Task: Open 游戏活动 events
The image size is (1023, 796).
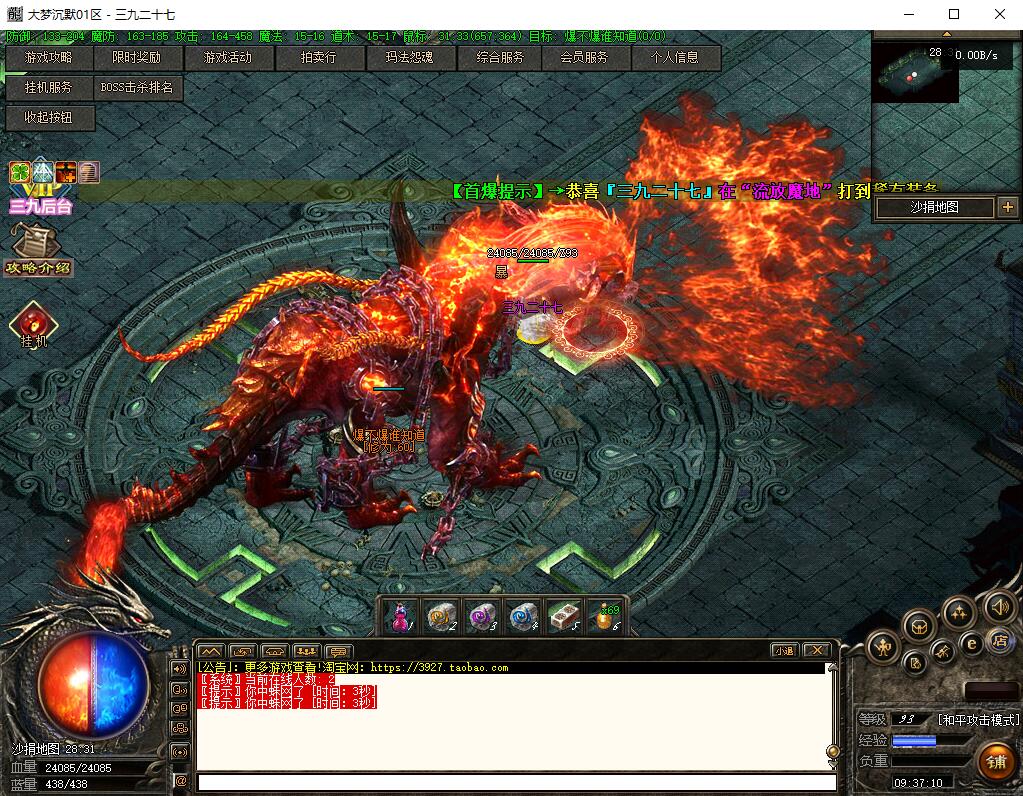Action: (x=227, y=58)
